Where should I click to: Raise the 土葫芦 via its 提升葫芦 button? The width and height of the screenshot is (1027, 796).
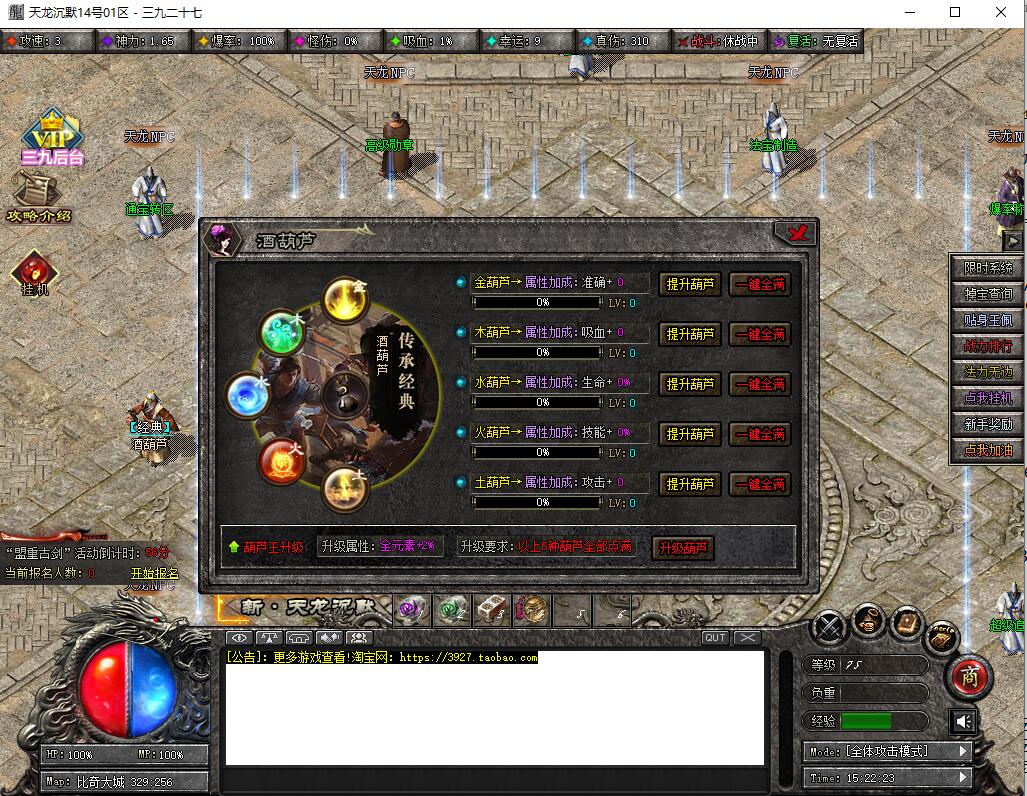pyautogui.click(x=690, y=484)
